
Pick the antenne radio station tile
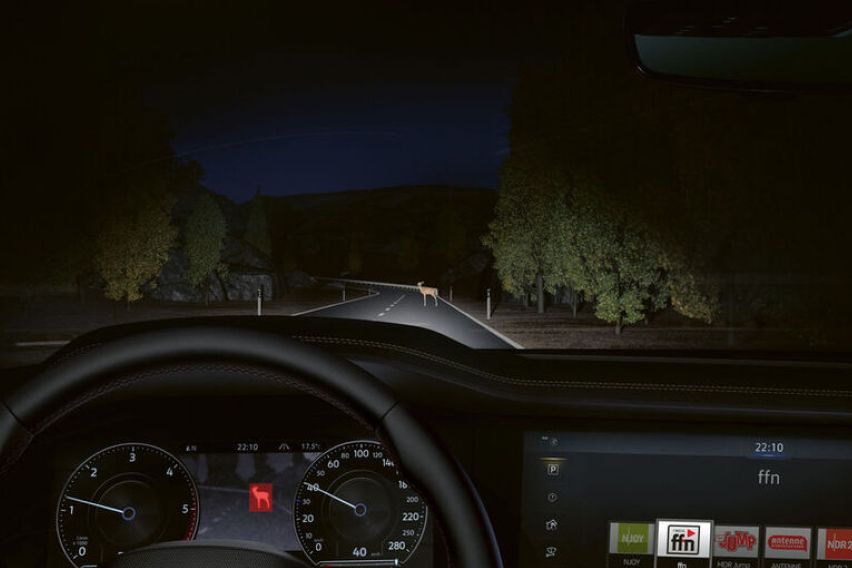[787, 542]
